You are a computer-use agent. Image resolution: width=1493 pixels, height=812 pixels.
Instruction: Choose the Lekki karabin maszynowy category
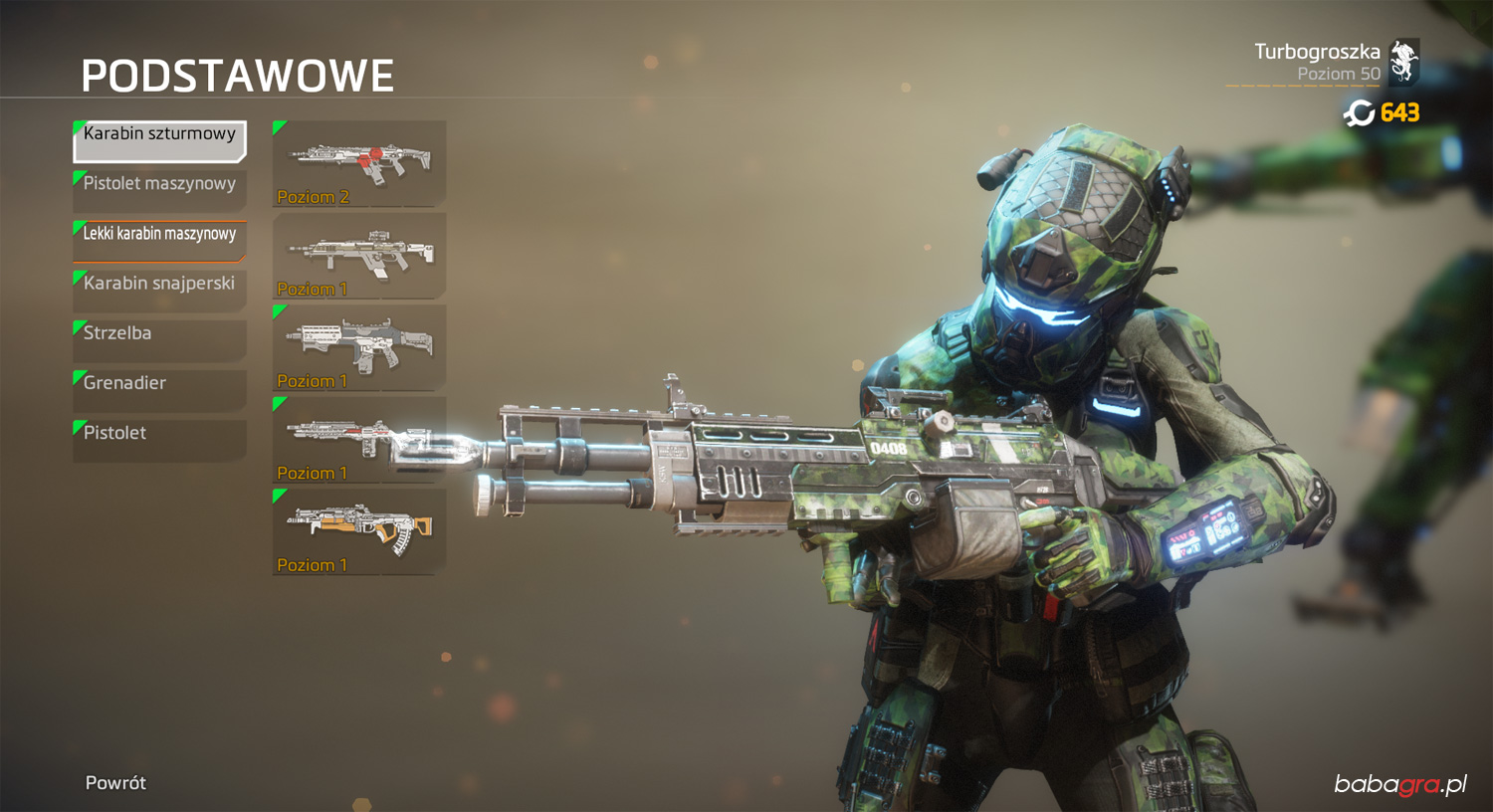(x=159, y=240)
